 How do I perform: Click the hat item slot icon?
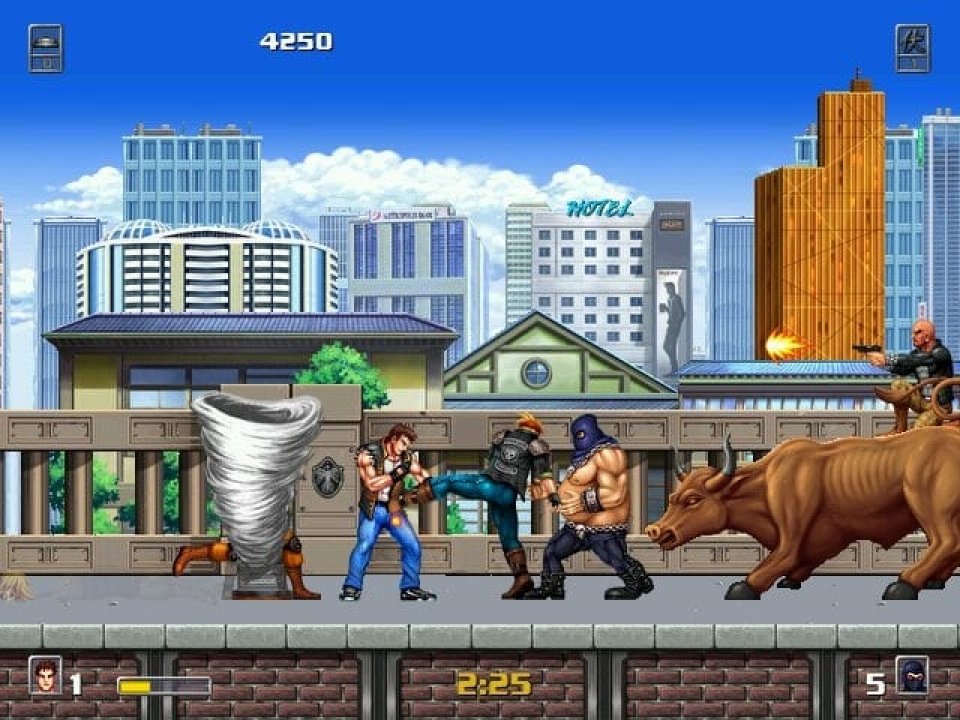pyautogui.click(x=46, y=48)
